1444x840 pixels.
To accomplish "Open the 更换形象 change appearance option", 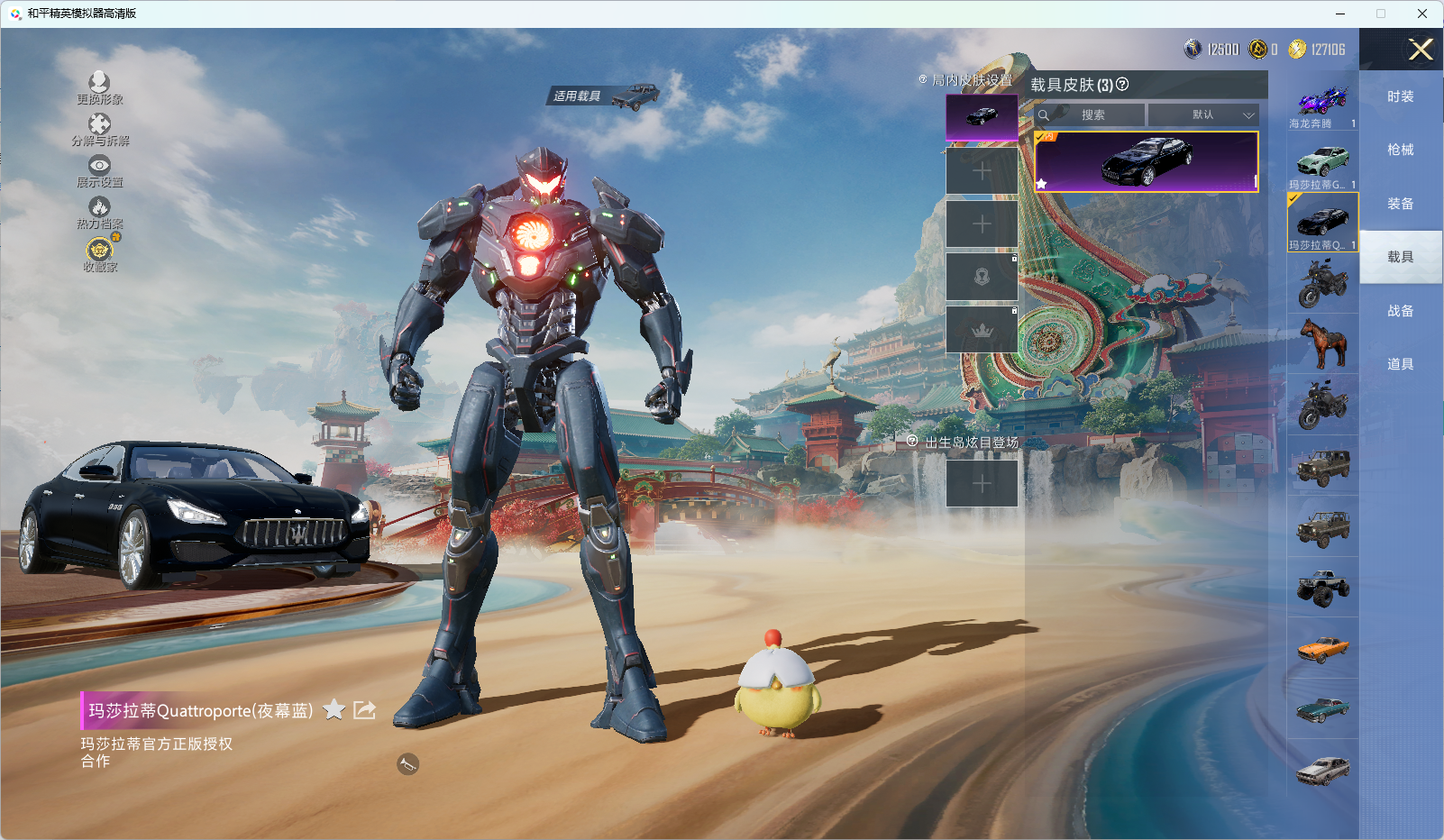I will (99, 87).
